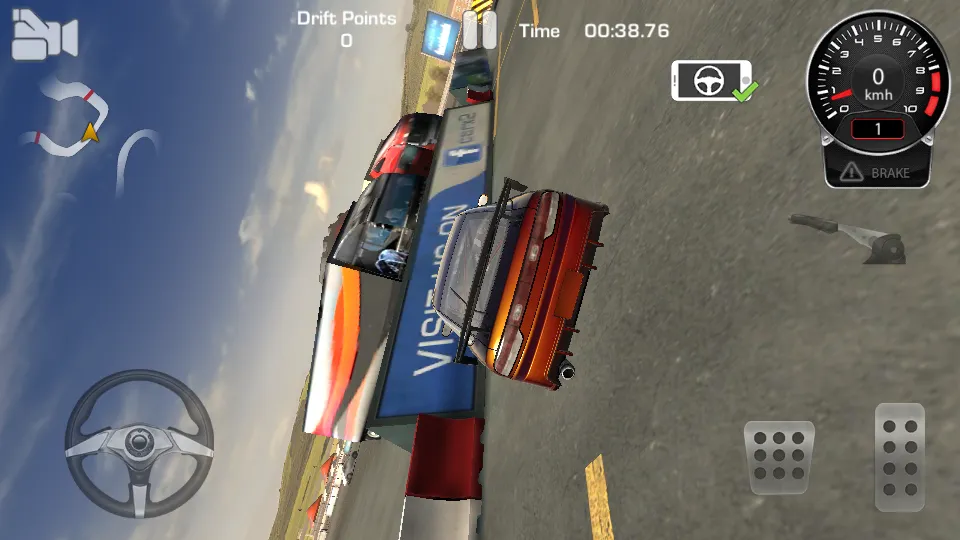
Task: Pause the game
Action: (479, 31)
